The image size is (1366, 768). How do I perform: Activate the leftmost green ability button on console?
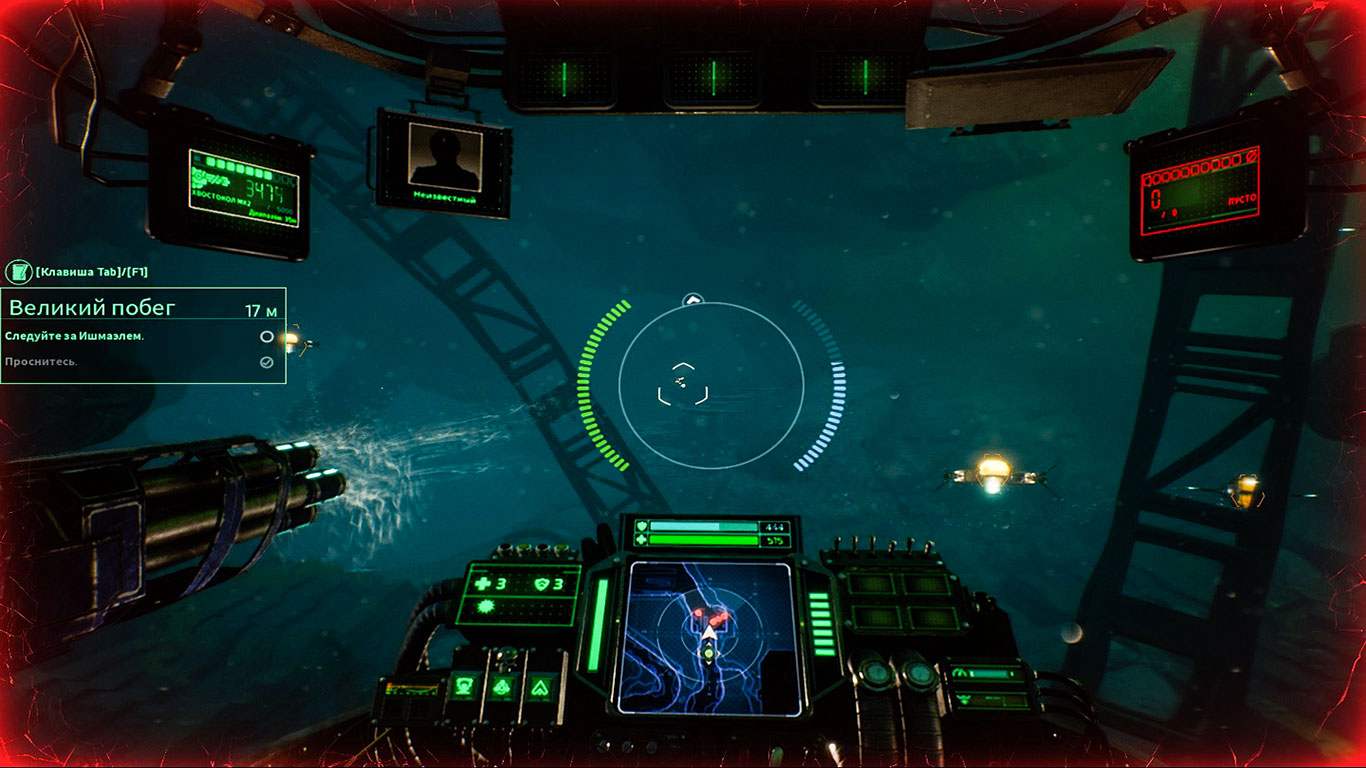point(464,687)
